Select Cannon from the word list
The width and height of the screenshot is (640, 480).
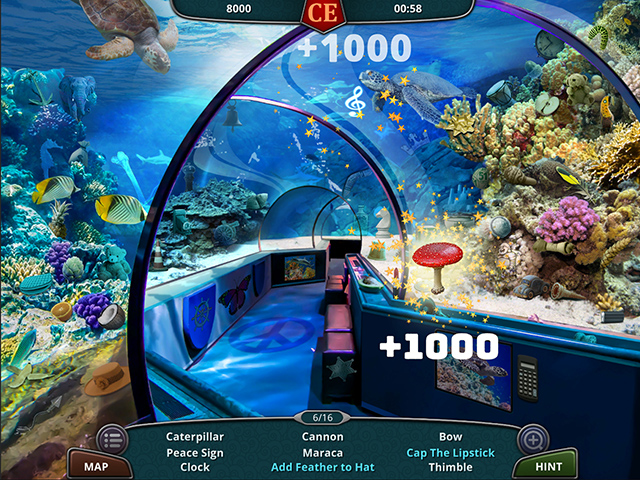(322, 437)
